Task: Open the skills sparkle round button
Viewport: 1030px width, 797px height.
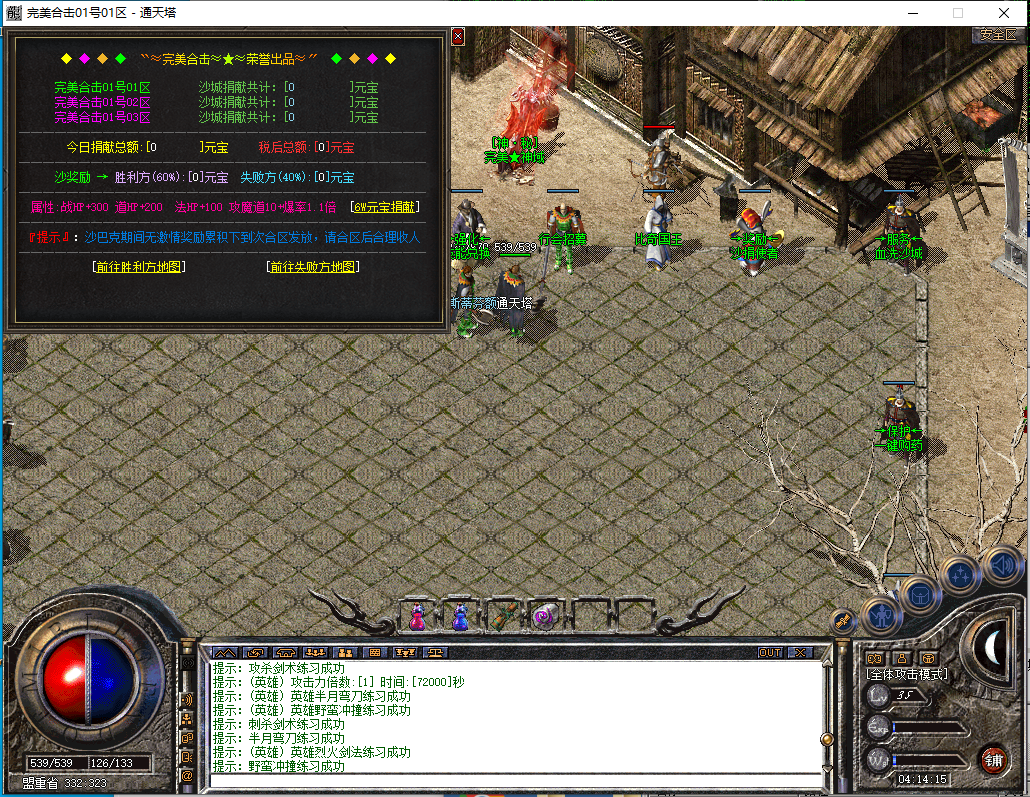Action: tap(961, 574)
